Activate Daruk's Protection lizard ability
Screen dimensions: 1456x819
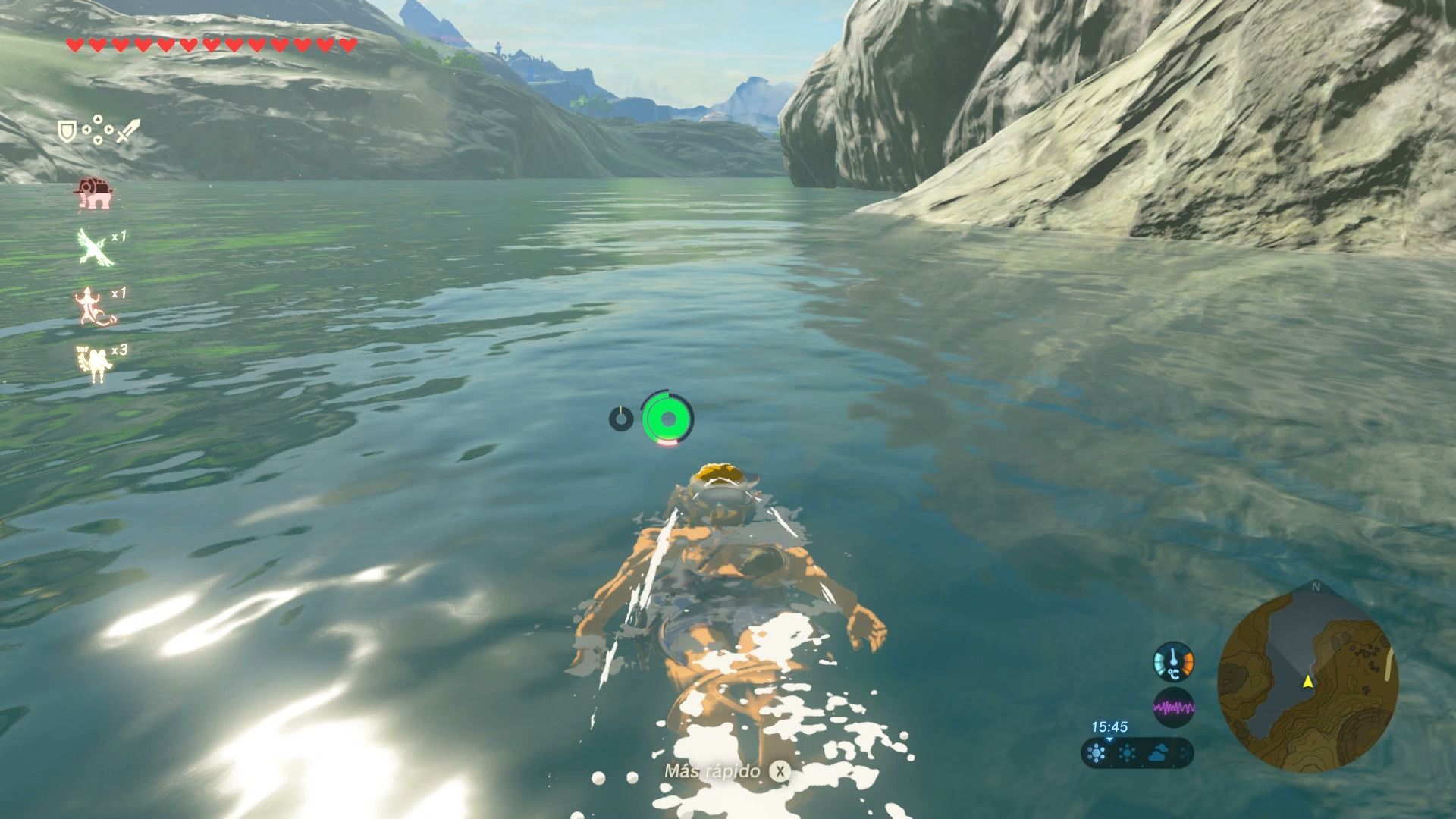pyautogui.click(x=96, y=305)
